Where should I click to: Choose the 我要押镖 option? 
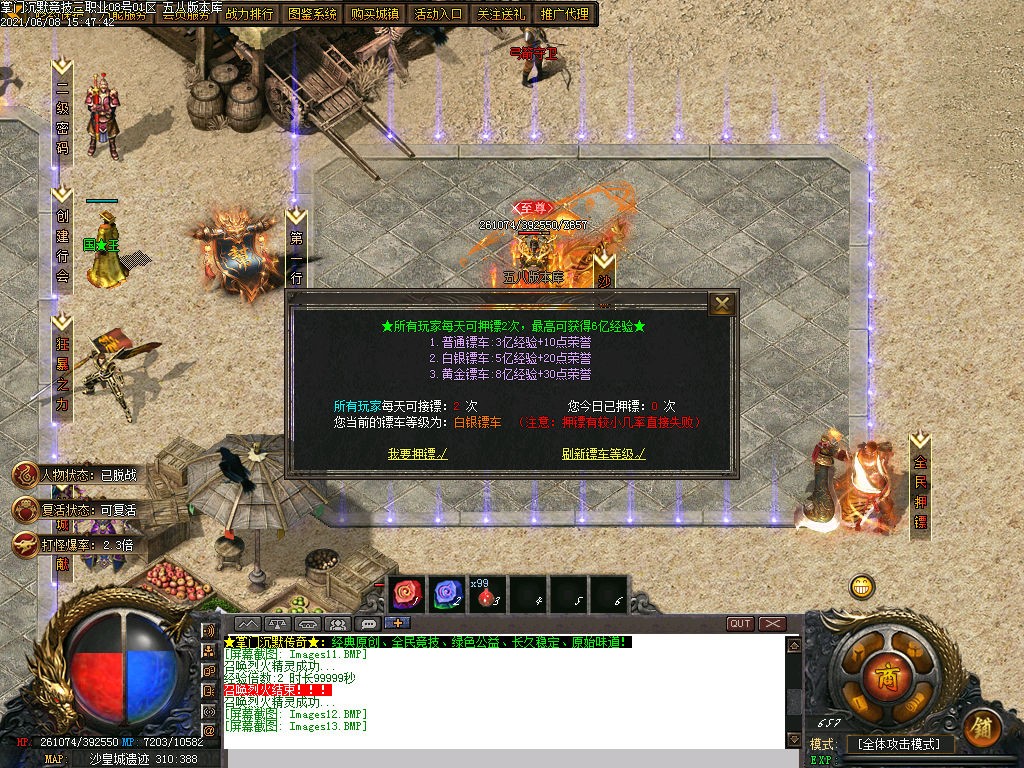[417, 453]
